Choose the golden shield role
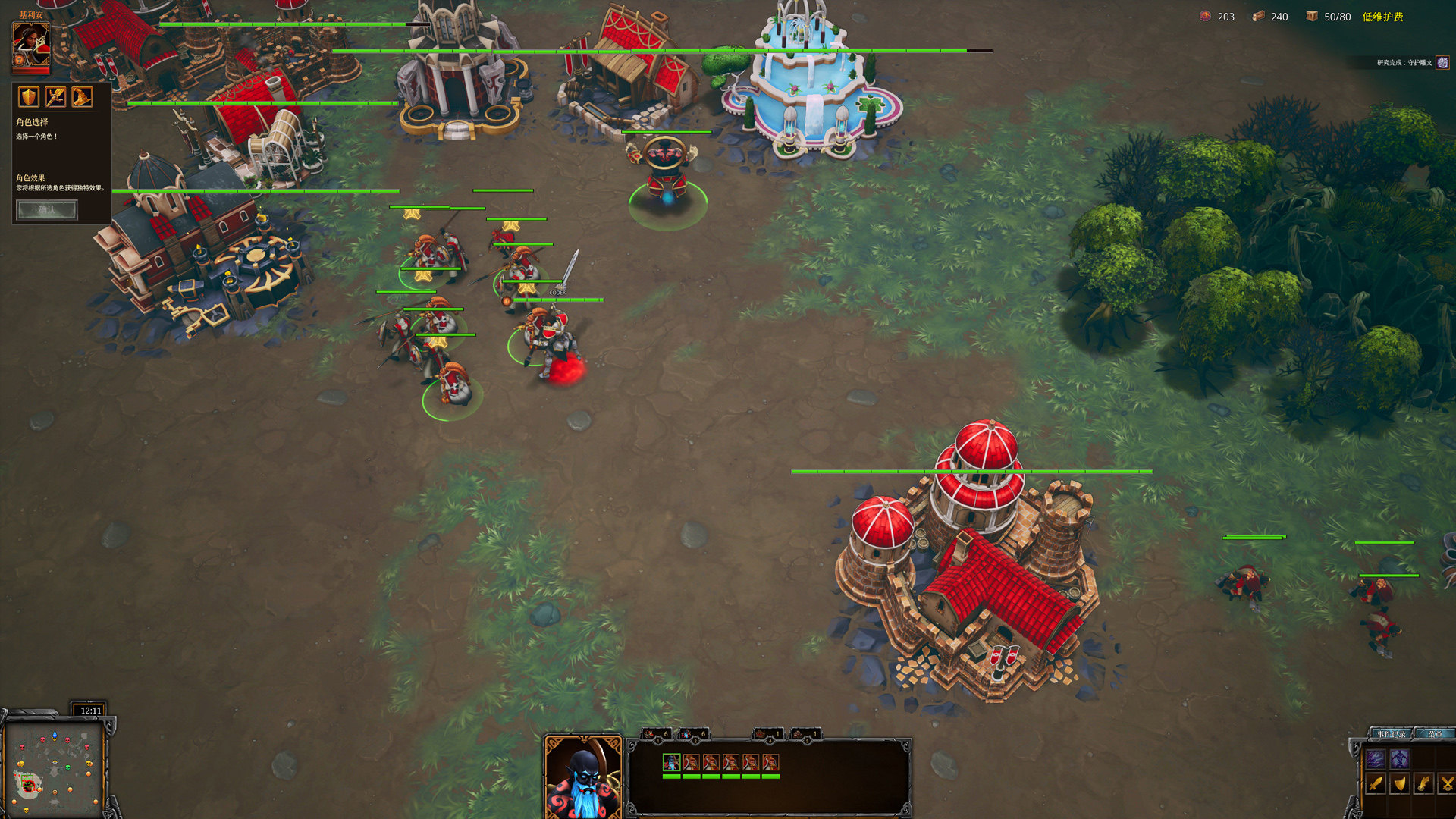Viewport: 1456px width, 819px height. [x=29, y=97]
